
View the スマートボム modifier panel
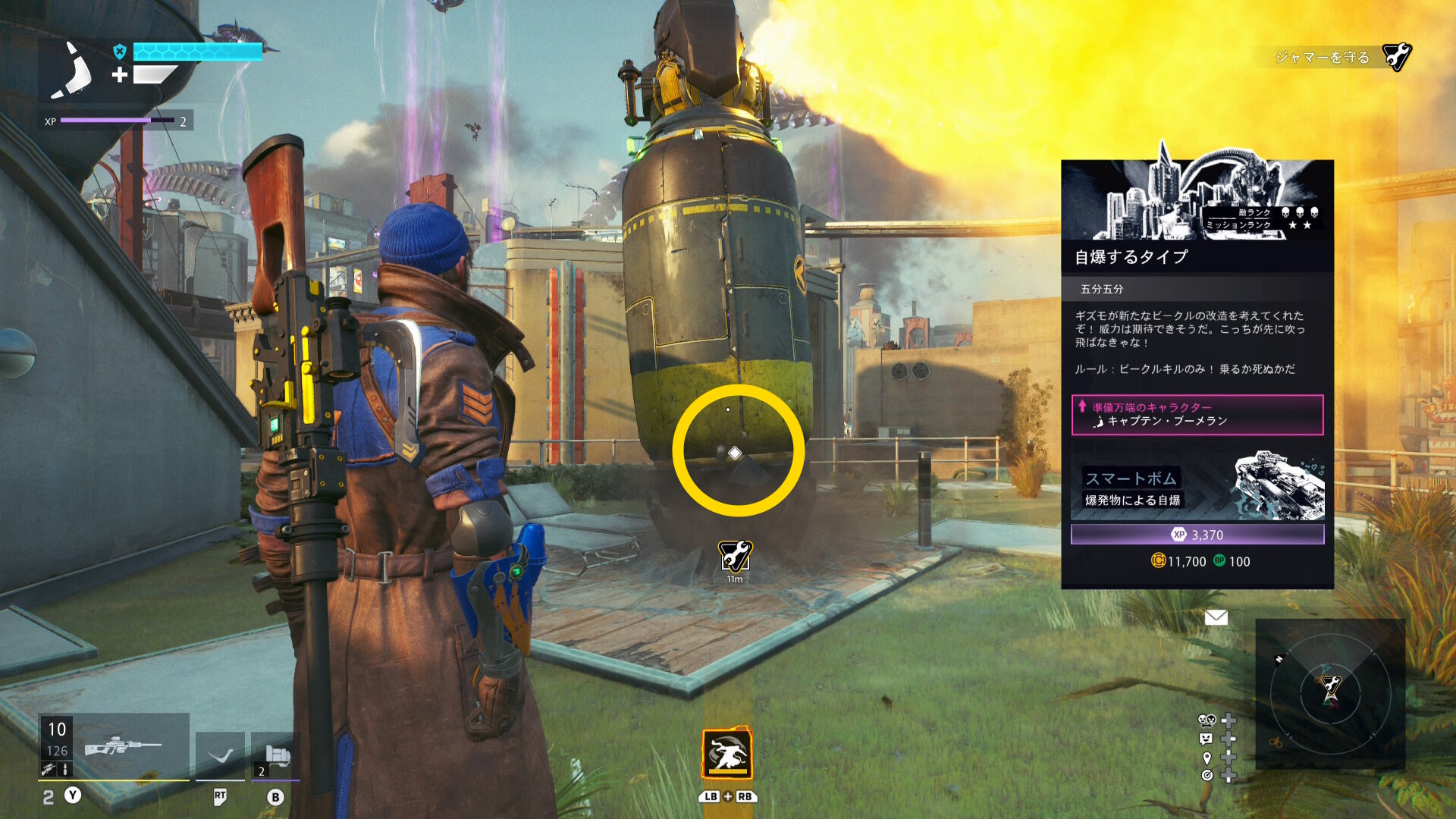click(x=1197, y=485)
